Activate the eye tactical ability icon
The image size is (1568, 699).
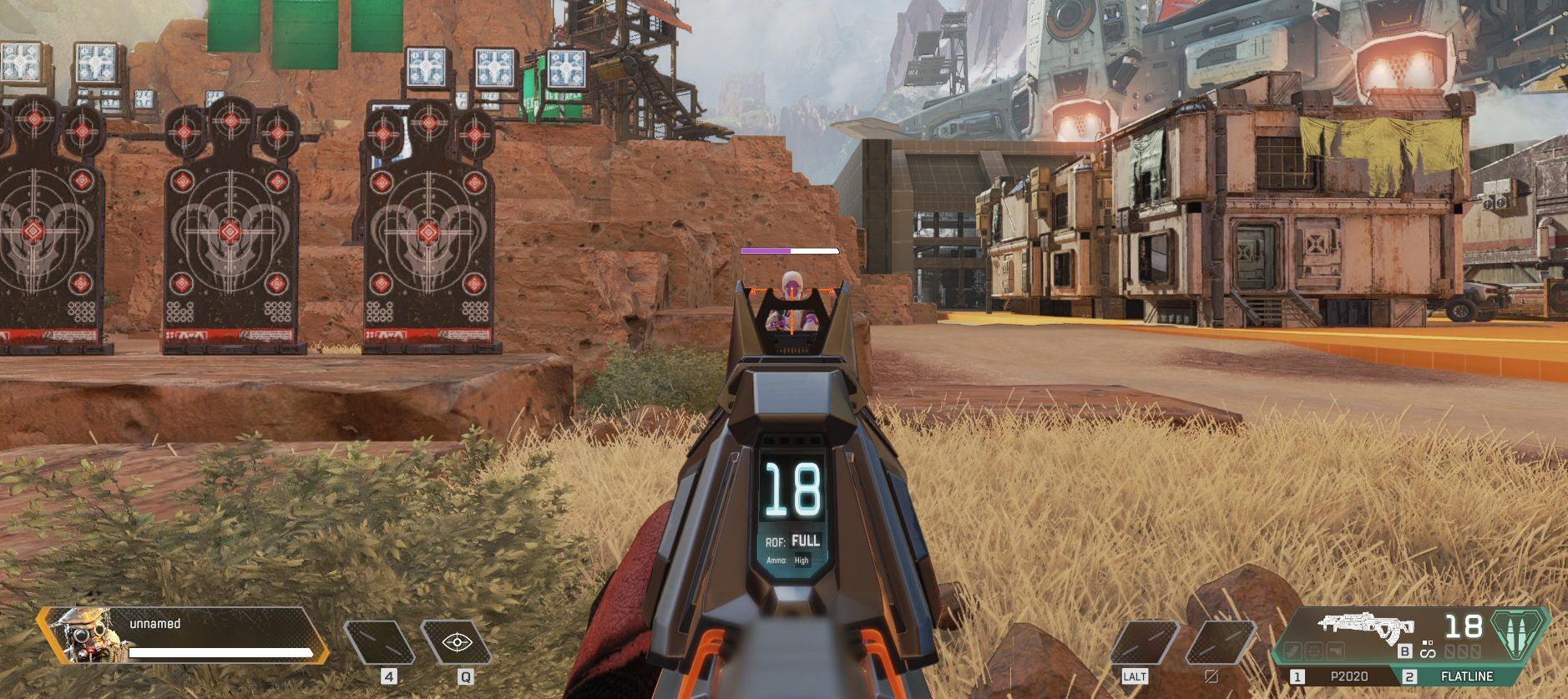click(456, 642)
